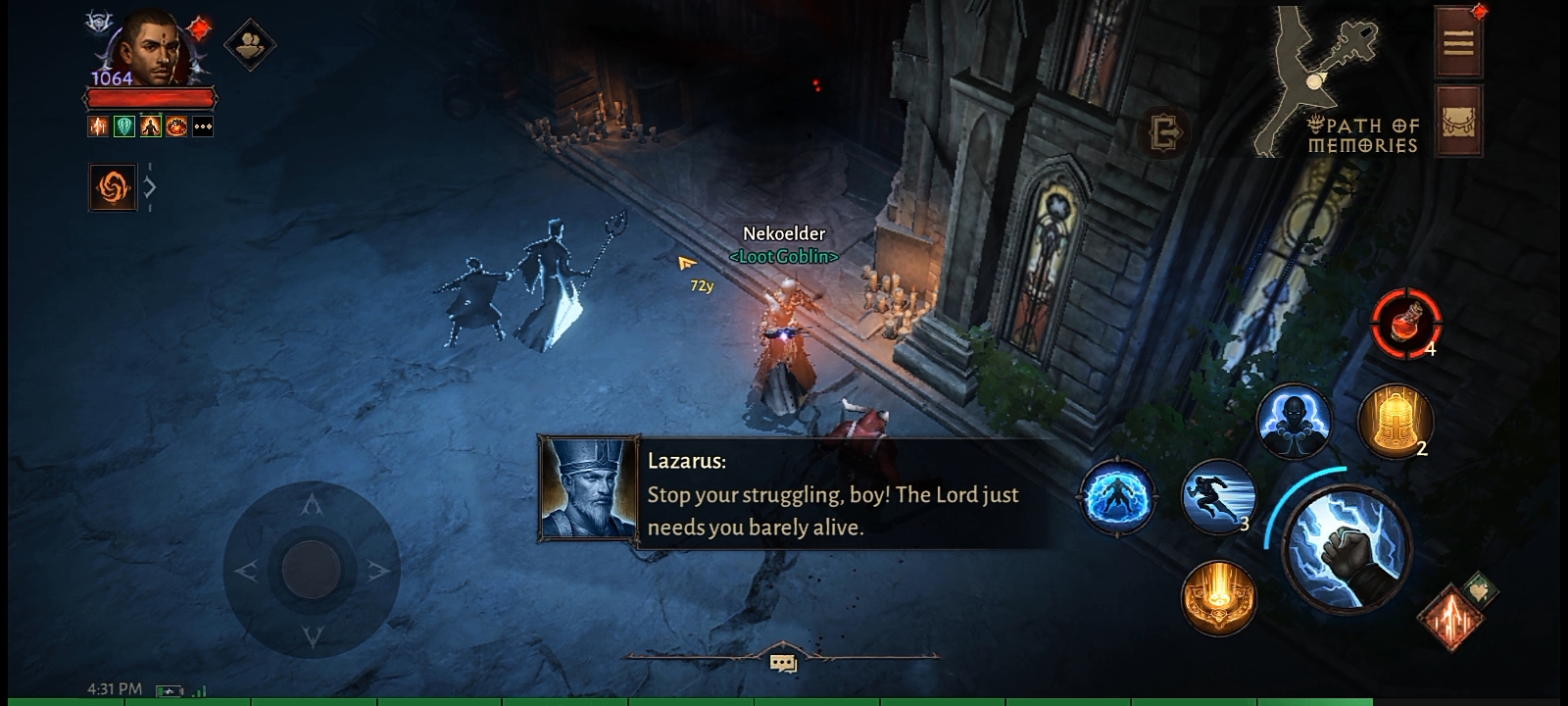This screenshot has height=706, width=1568.
Task: Open the player character portrait
Action: click(150, 49)
